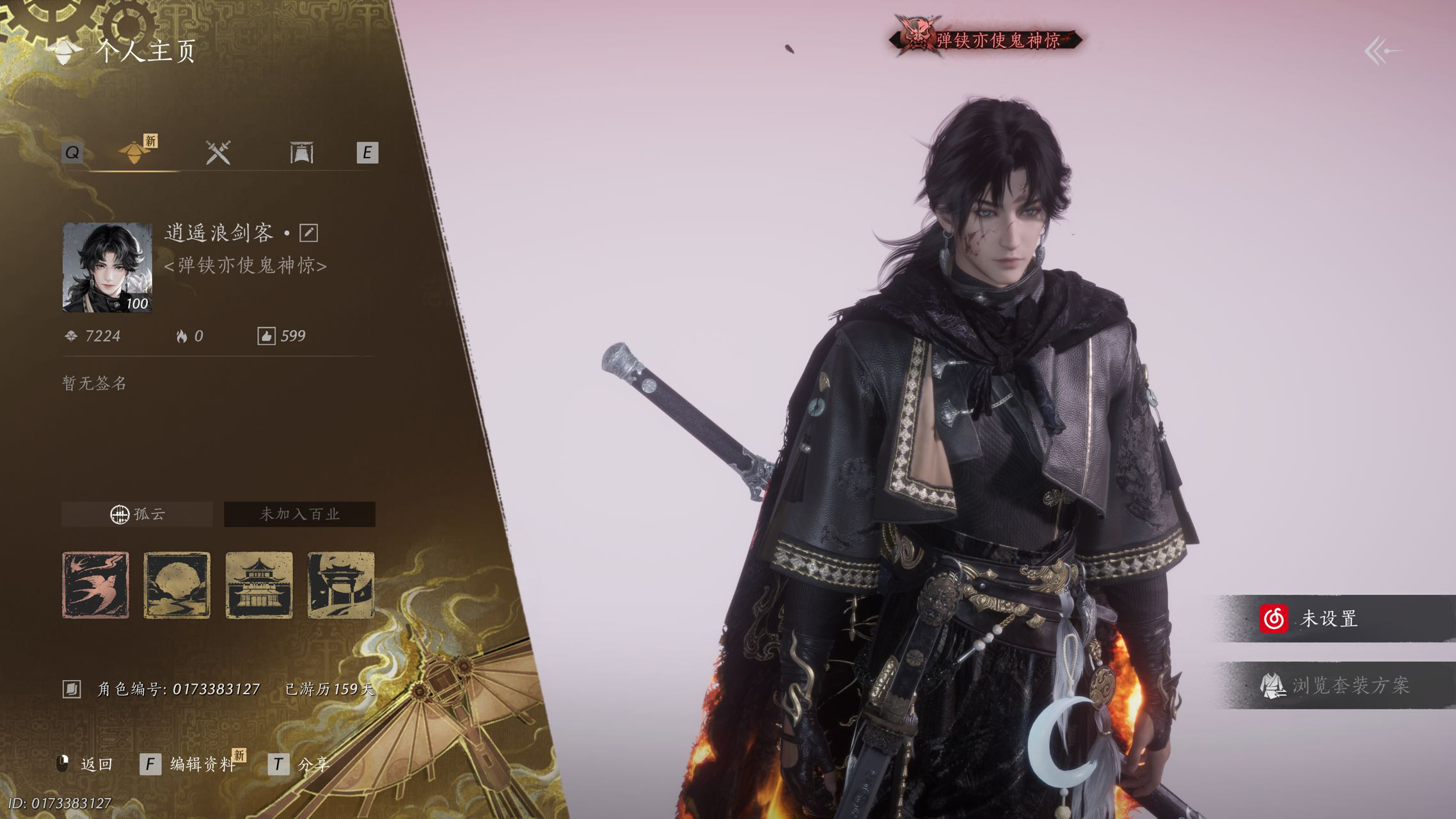Open the 未加入百业 guild button
The height and width of the screenshot is (819, 1456).
[x=299, y=514]
